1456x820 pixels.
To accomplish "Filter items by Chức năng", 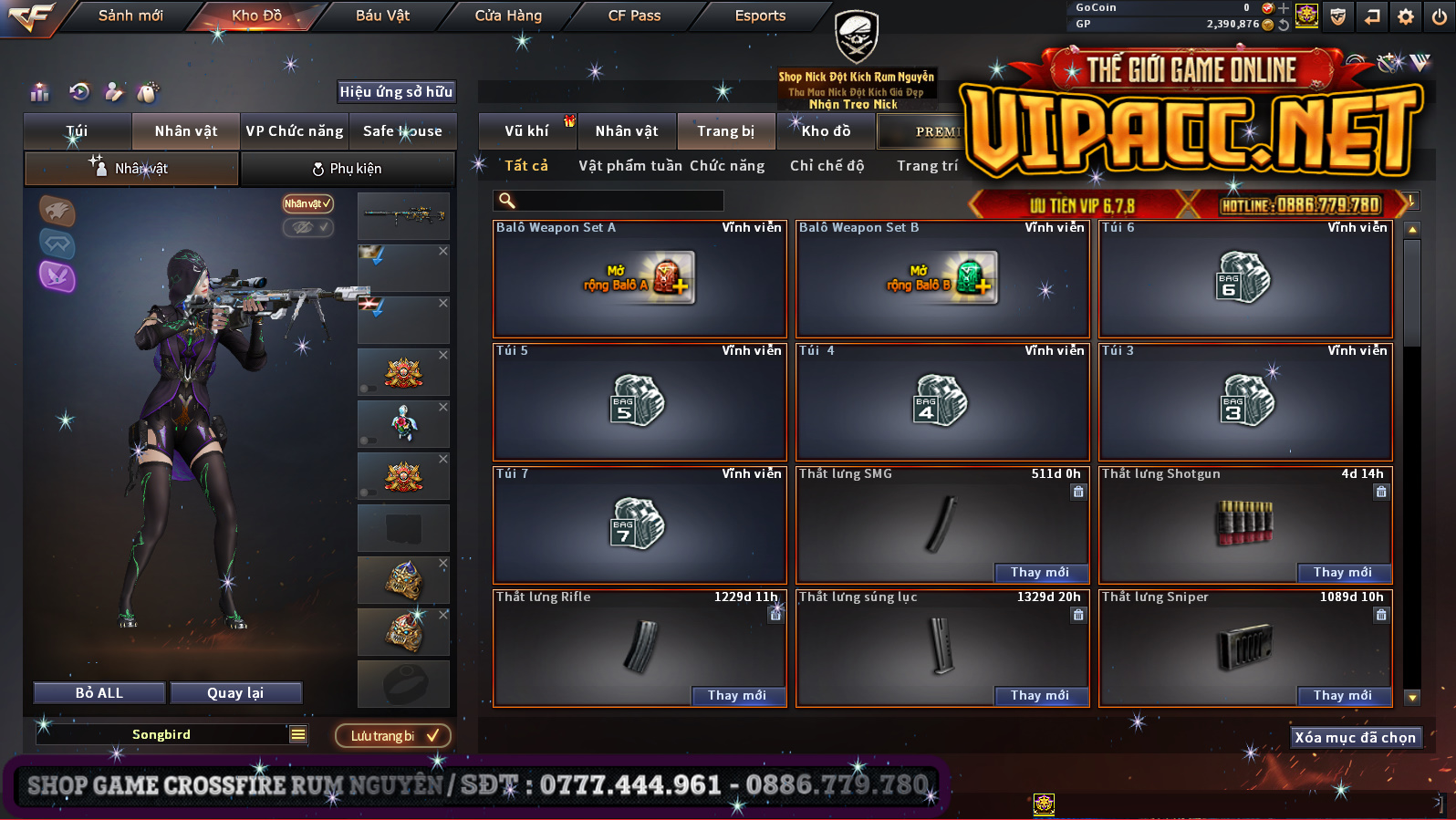I will [727, 166].
